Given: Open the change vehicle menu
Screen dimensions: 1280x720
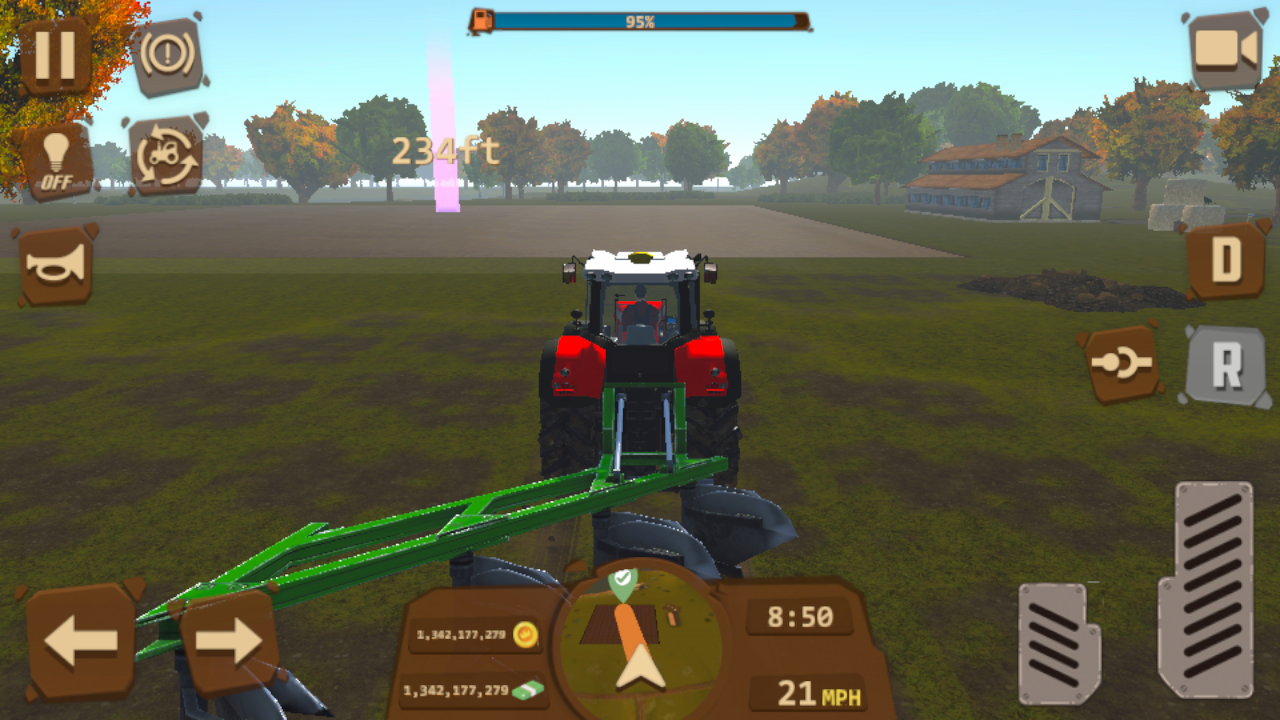Looking at the screenshot, I should [x=168, y=155].
